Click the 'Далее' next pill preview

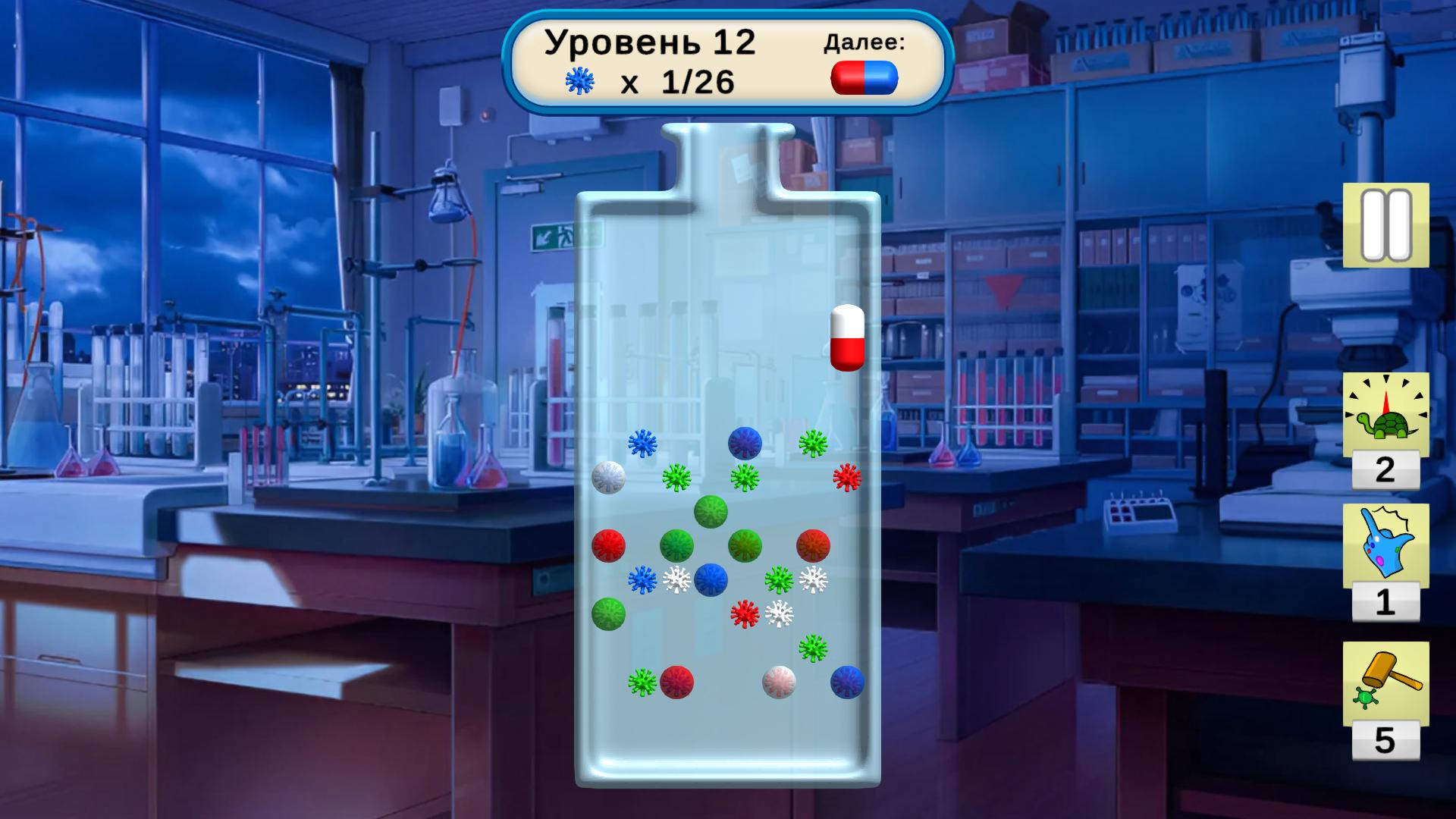[x=864, y=80]
